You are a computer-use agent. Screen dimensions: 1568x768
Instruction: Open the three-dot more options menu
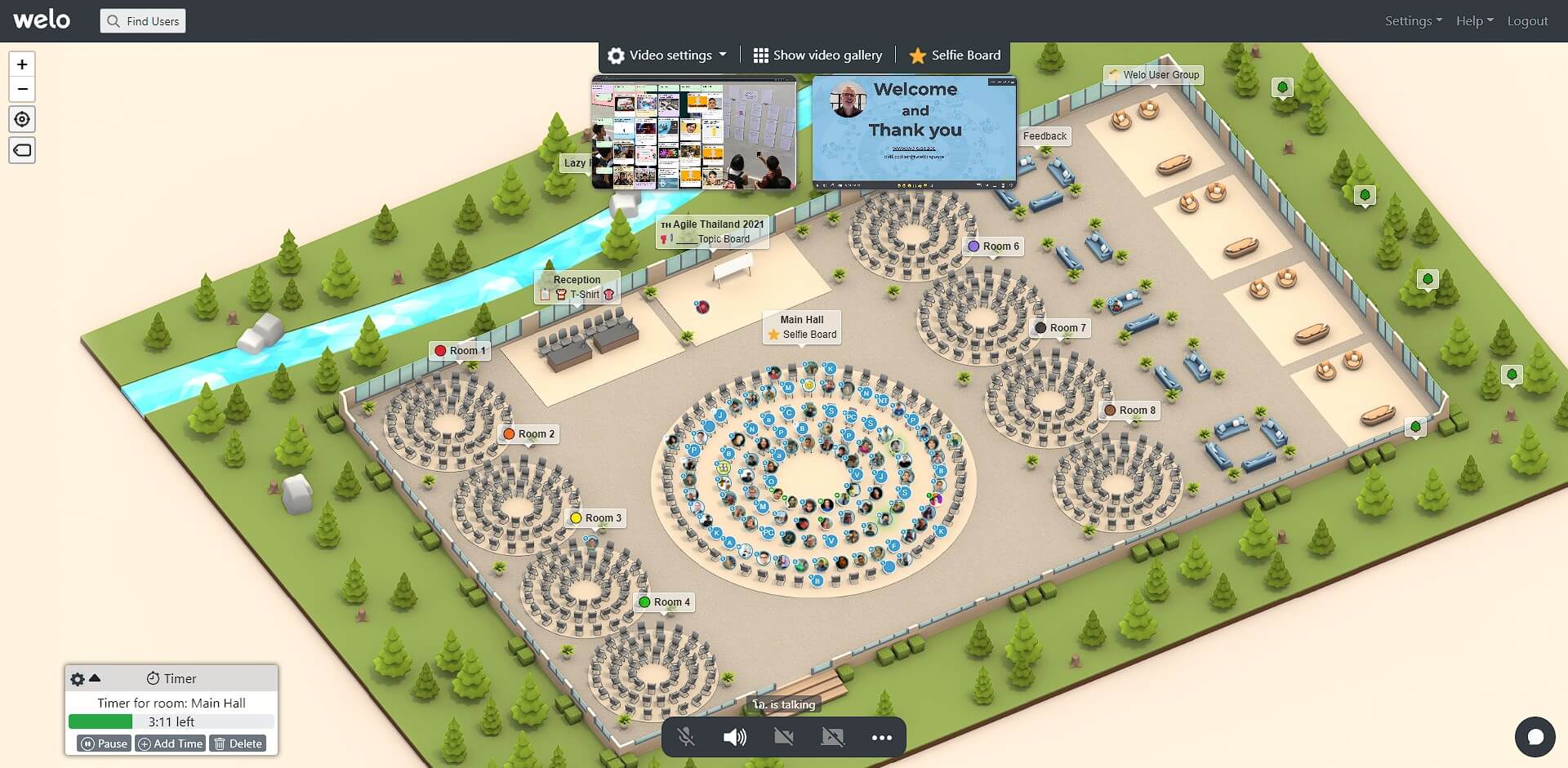point(881,738)
